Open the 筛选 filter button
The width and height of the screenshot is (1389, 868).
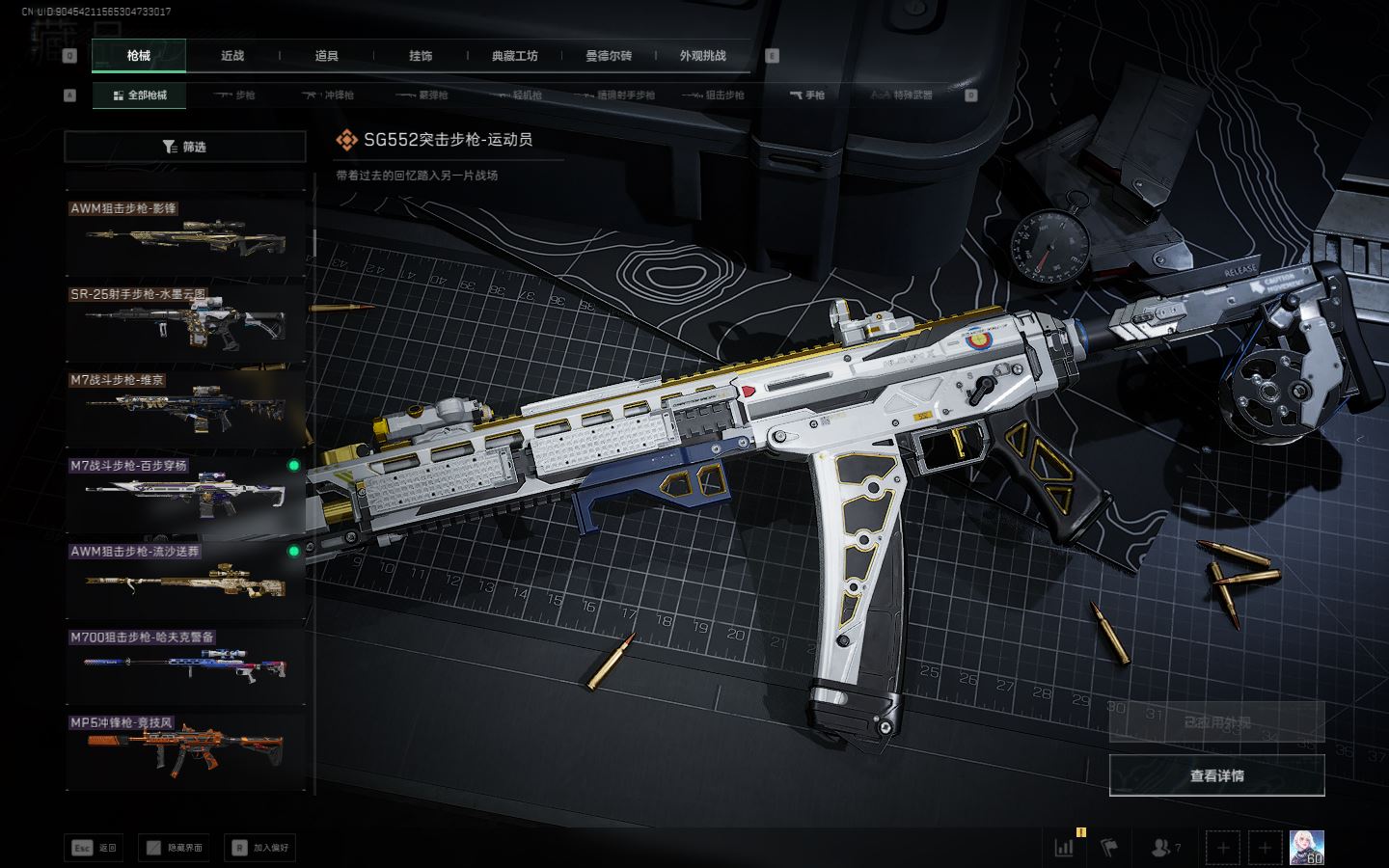(x=184, y=147)
